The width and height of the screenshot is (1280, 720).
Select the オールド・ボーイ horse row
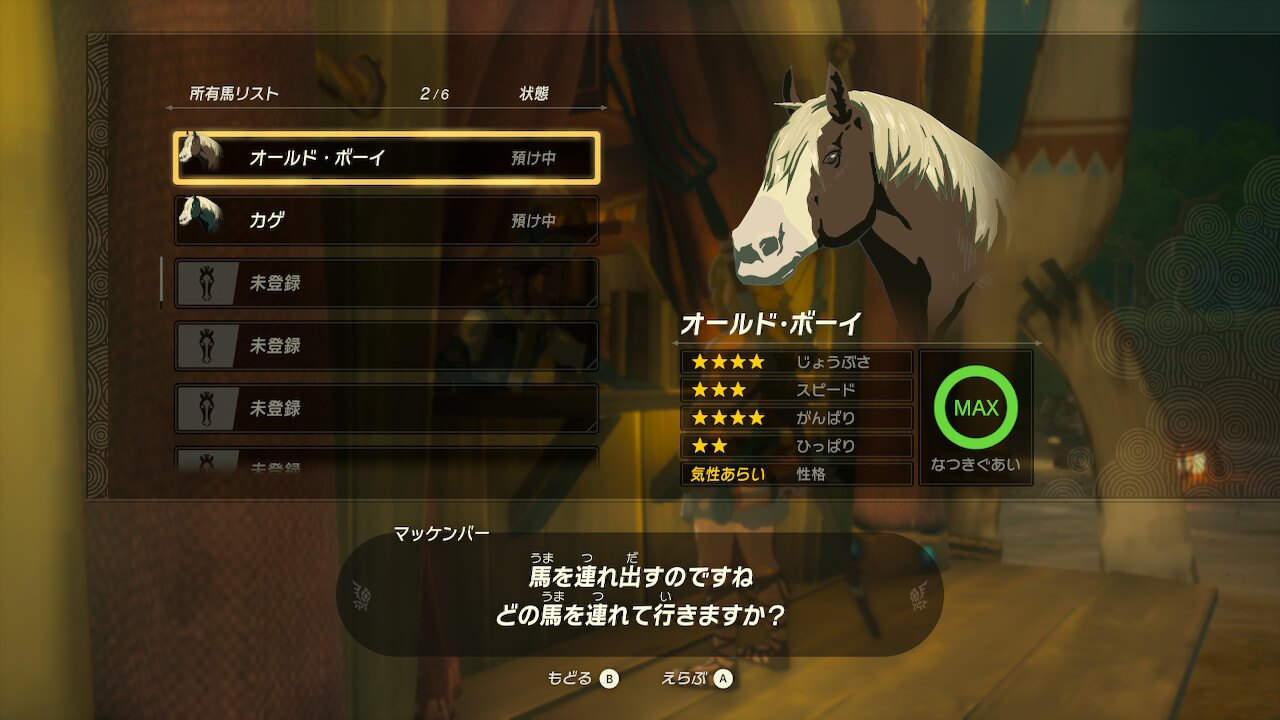(386, 158)
